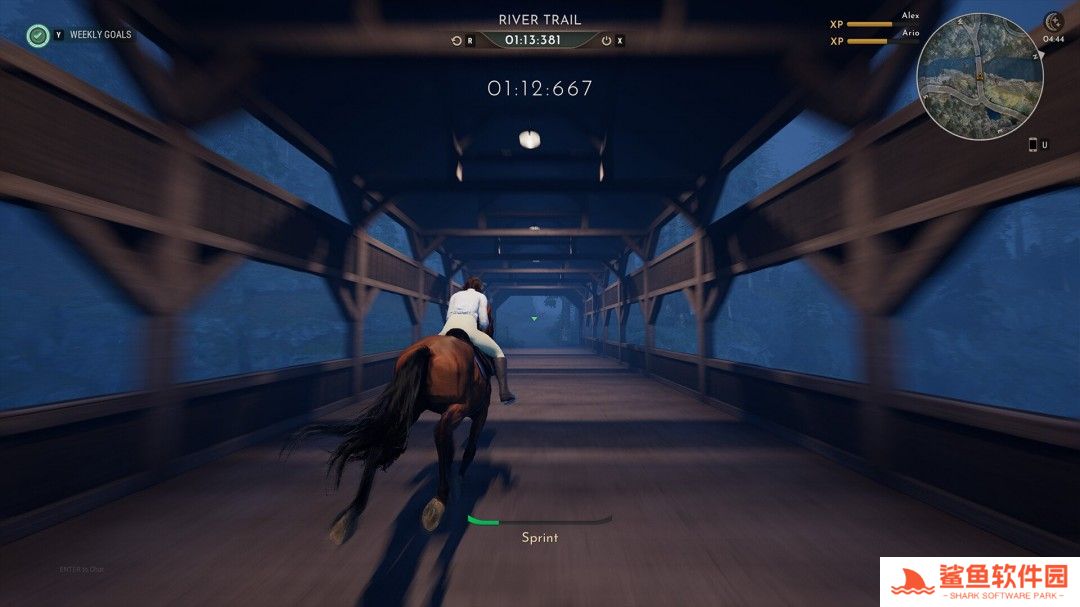Open the Weekly Goals checkmark icon
Viewport: 1080px width, 607px height.
[x=38, y=35]
